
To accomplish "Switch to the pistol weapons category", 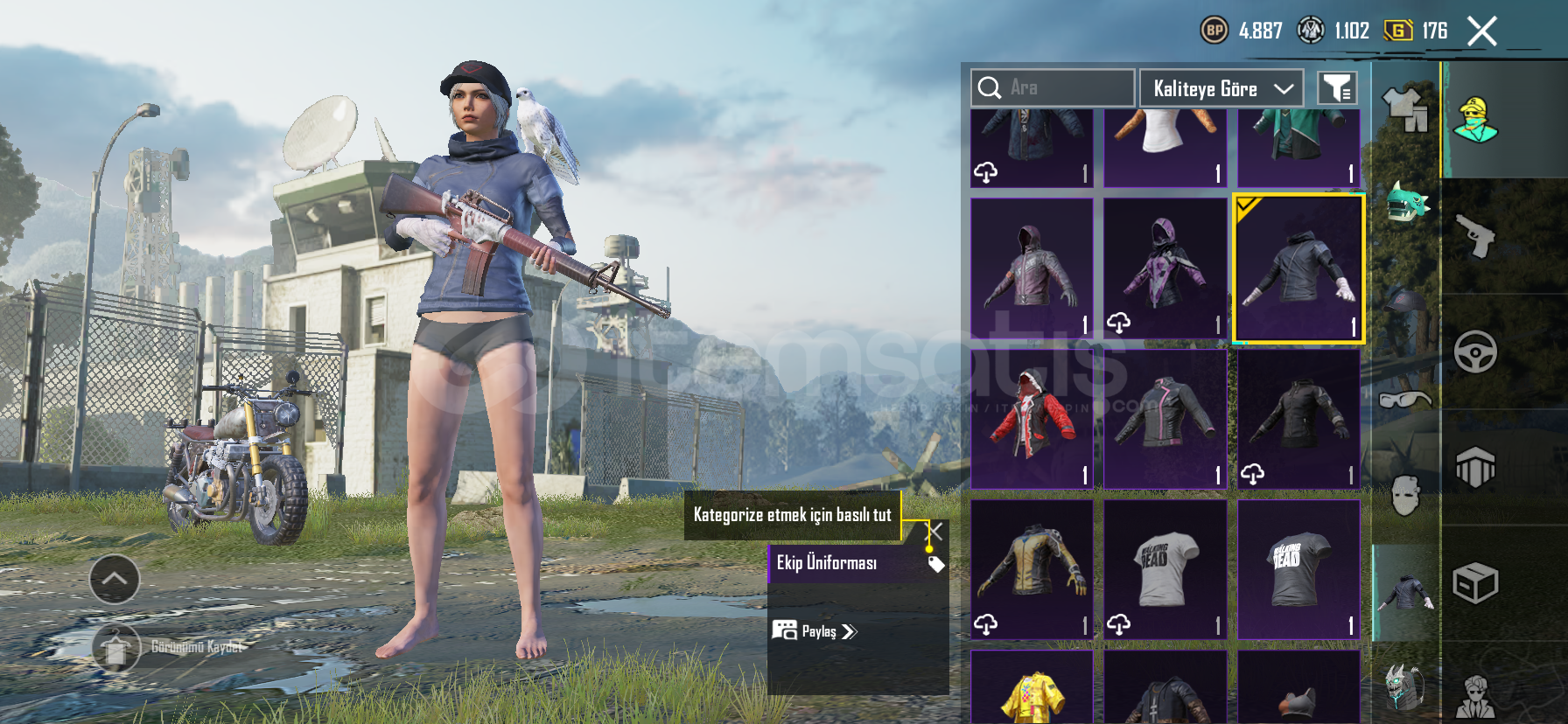I will (1475, 235).
